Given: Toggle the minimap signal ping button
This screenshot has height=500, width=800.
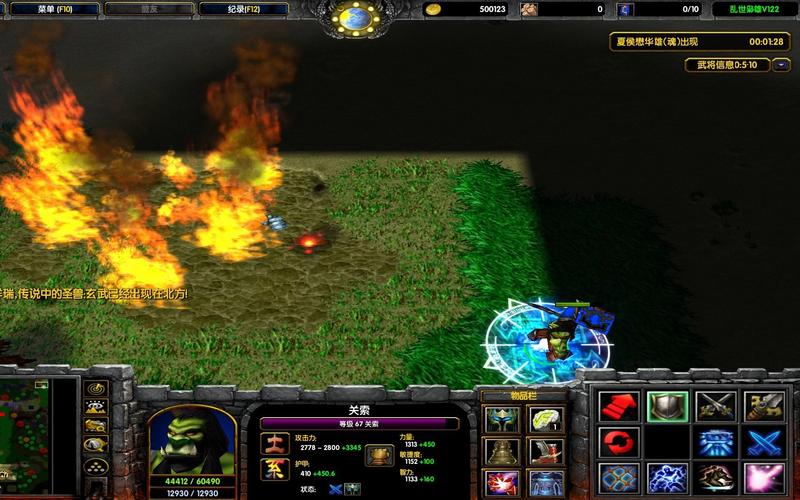Looking at the screenshot, I should point(96,388).
